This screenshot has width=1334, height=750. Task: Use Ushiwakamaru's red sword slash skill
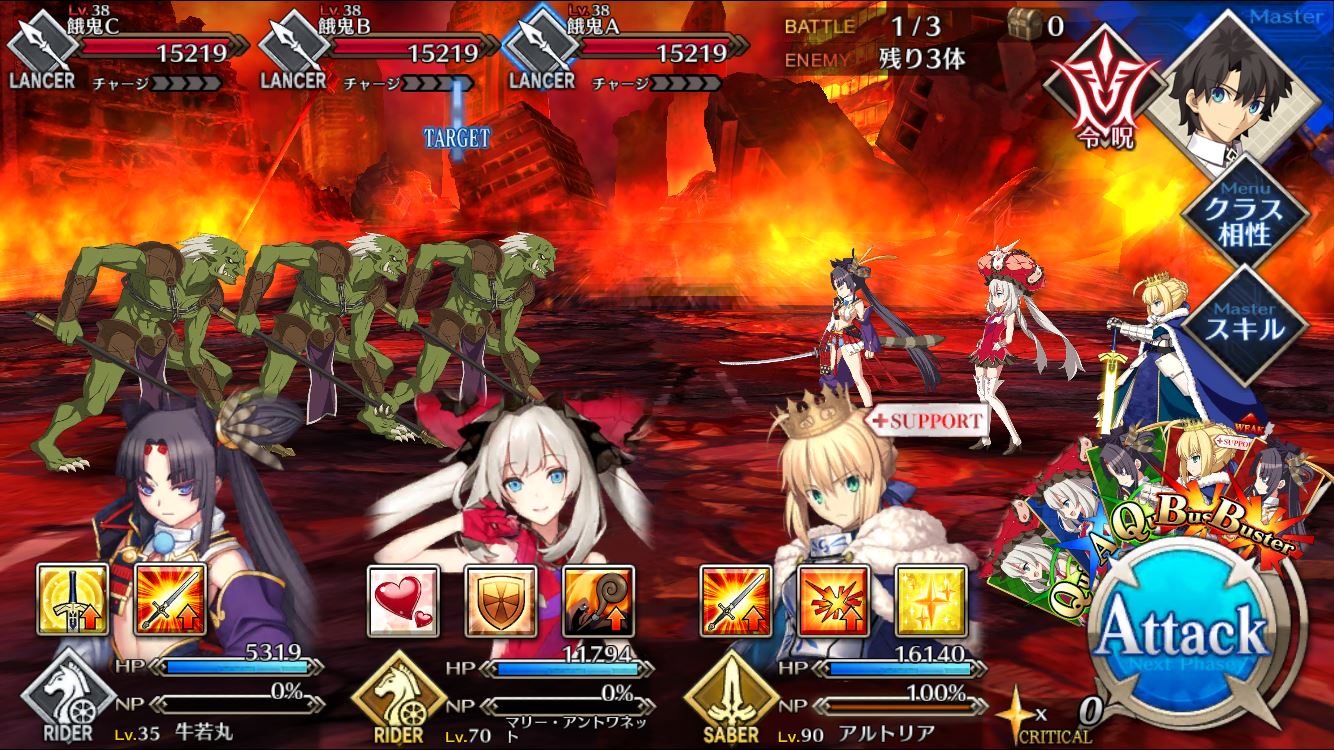(x=169, y=599)
